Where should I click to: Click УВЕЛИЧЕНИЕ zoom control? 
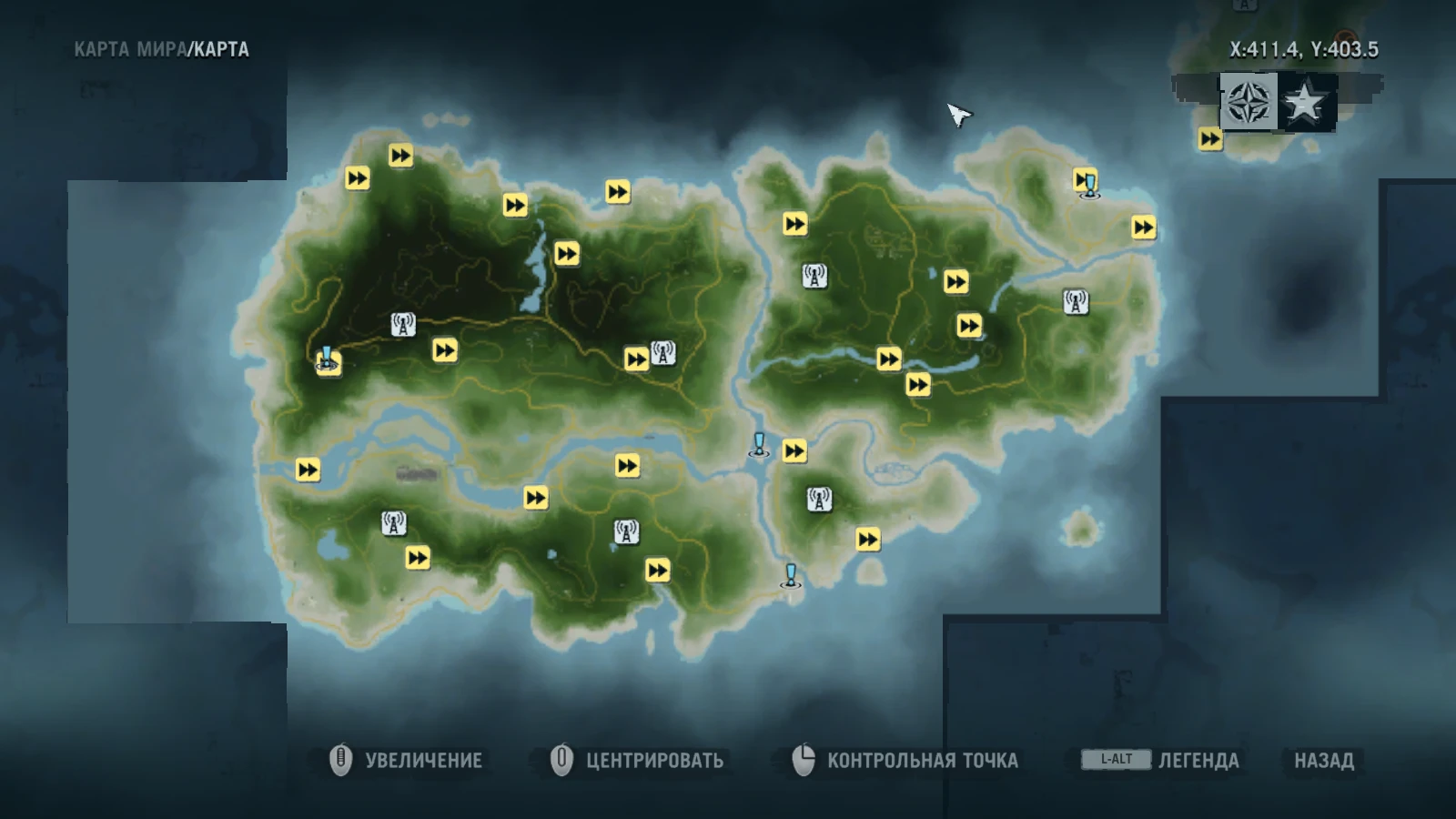pyautogui.click(x=423, y=757)
